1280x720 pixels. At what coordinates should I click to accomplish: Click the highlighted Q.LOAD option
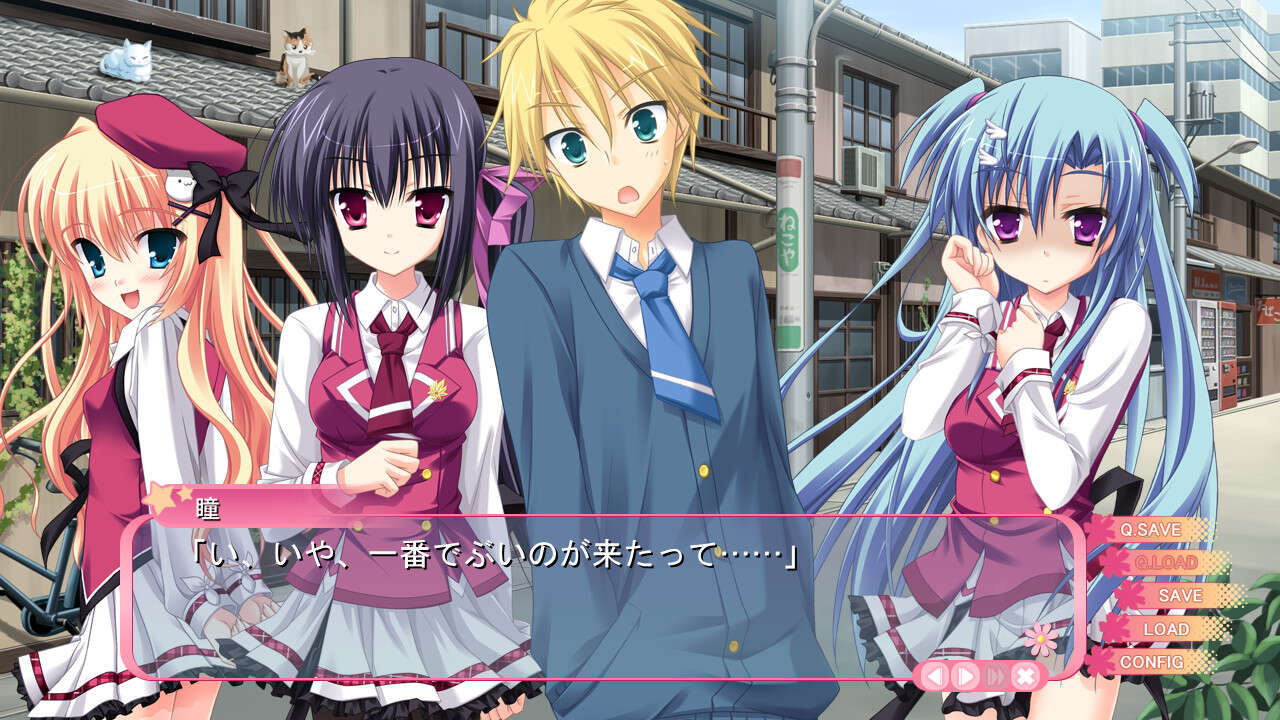point(1167,562)
